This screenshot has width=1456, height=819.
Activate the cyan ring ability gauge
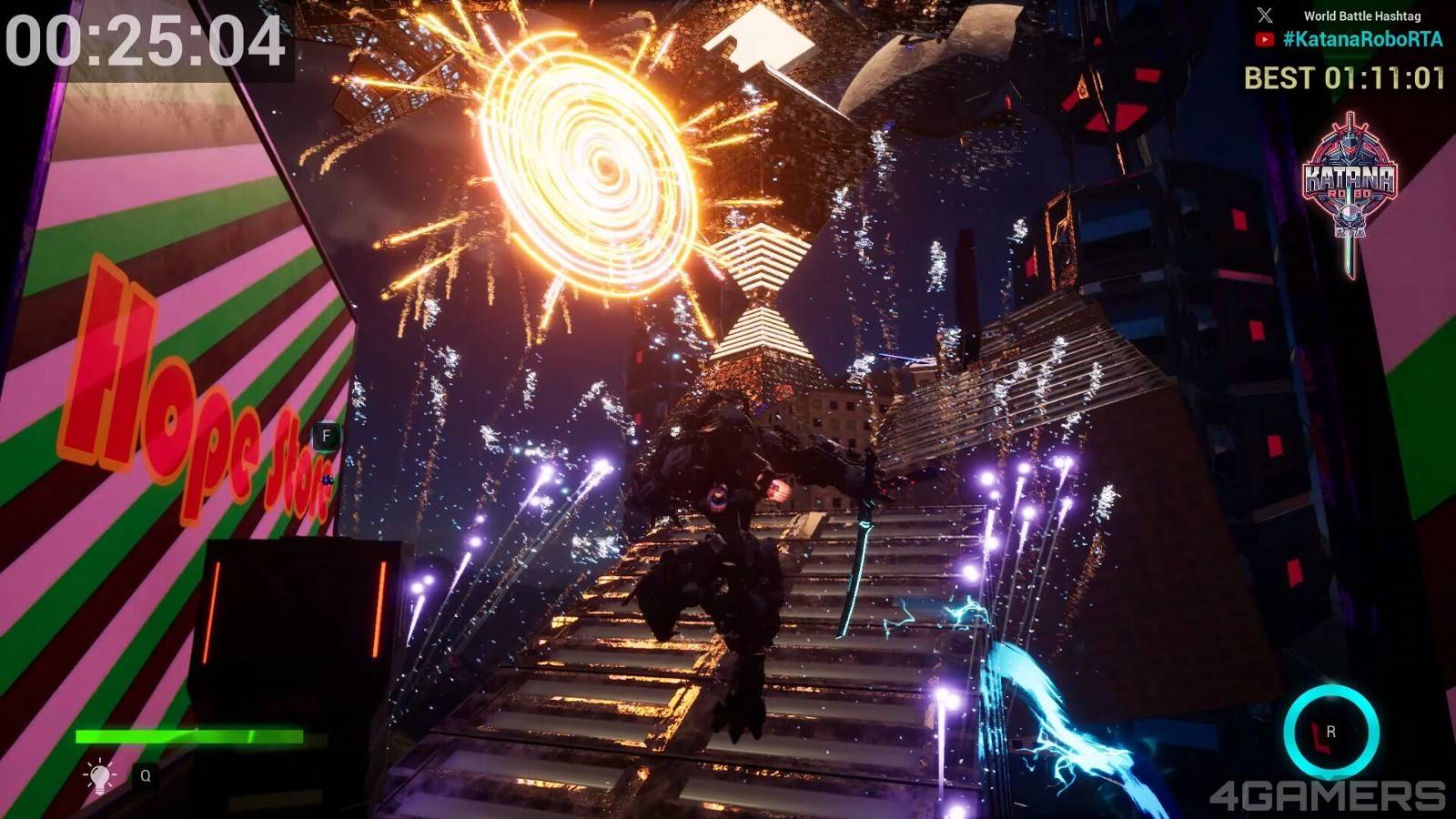(x=1330, y=733)
